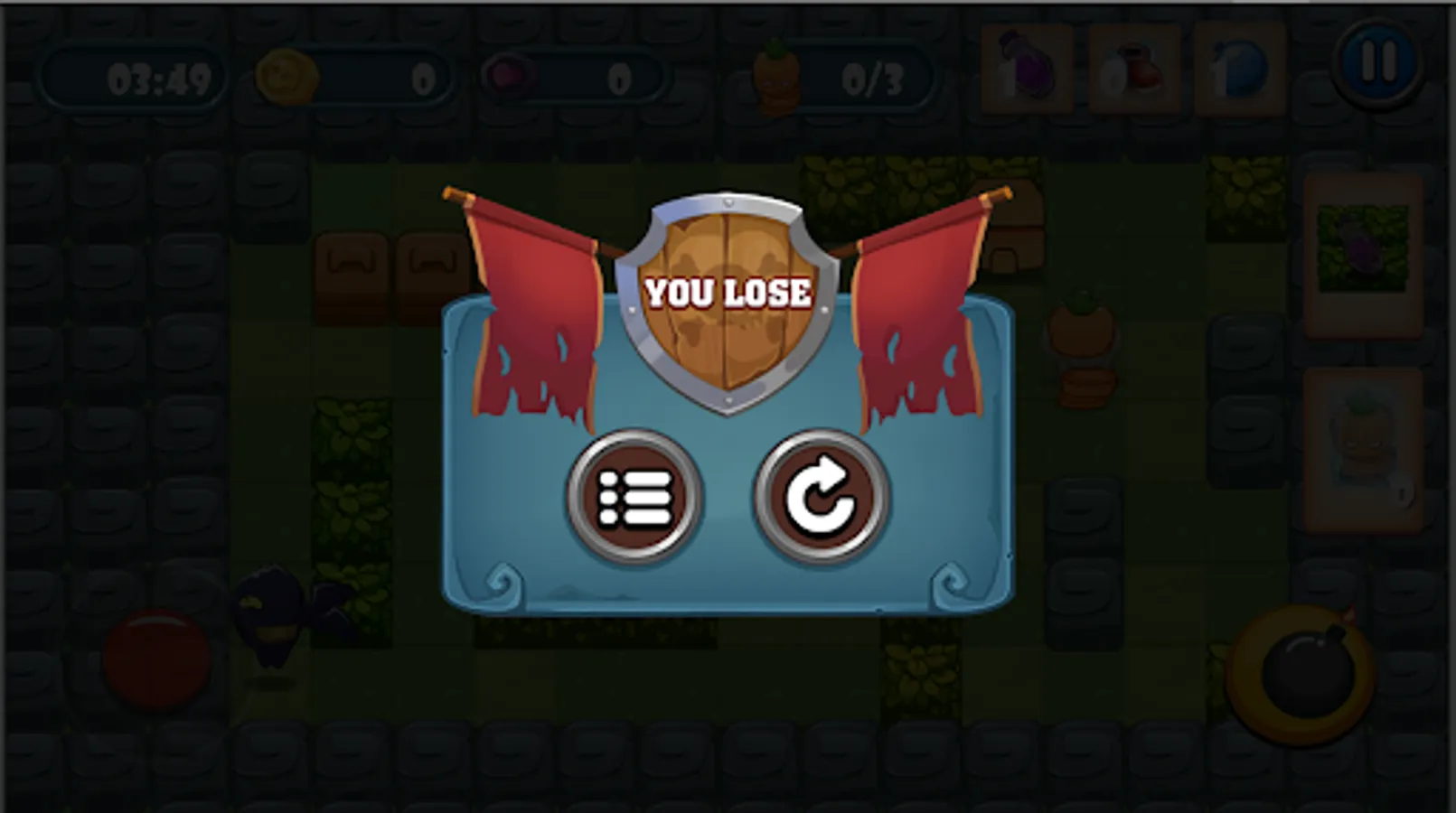Click the carrot on the right side board
Screen dimensions: 1456x813
(1081, 343)
